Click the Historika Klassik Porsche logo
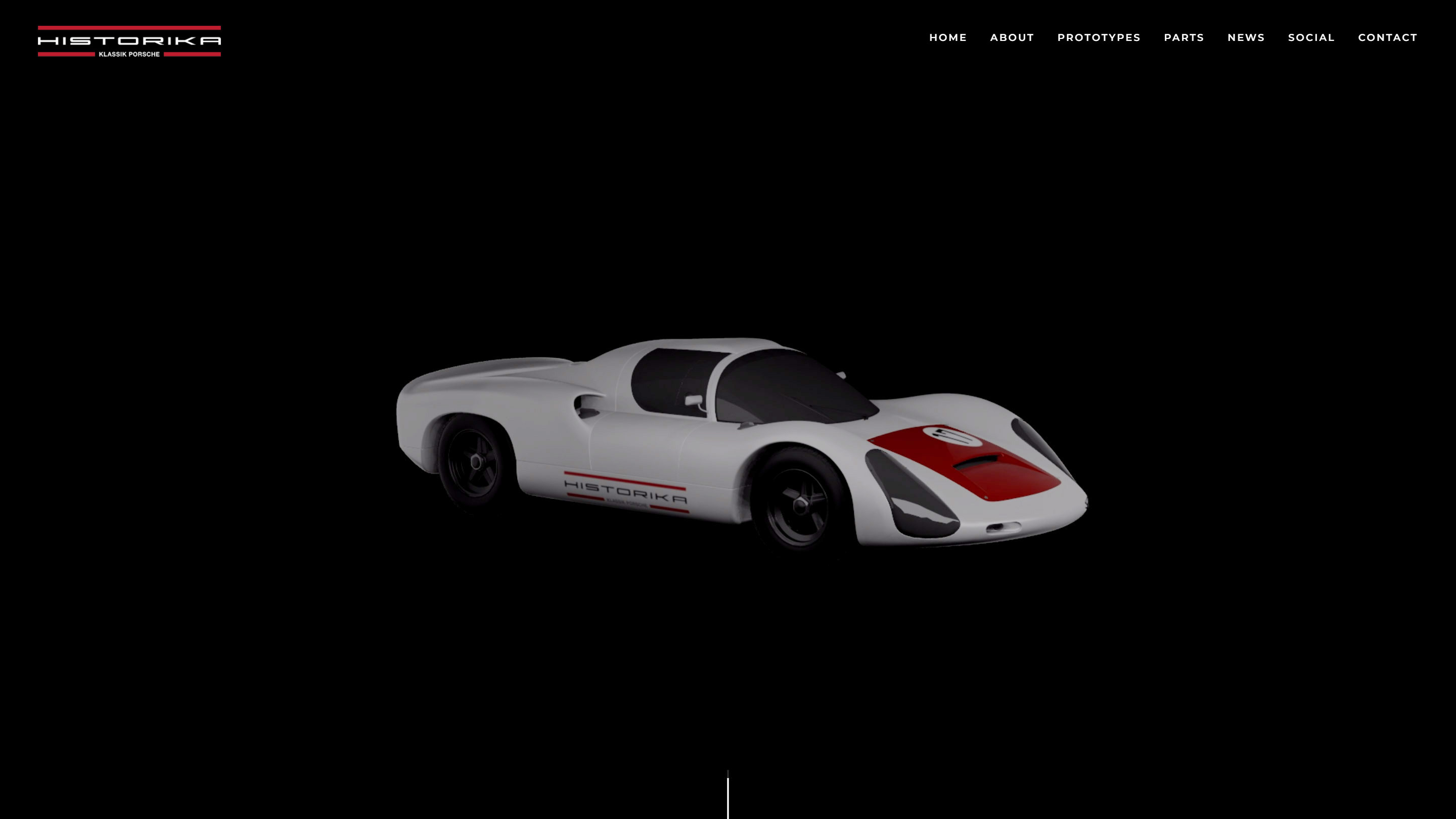The width and height of the screenshot is (1456, 819). [x=129, y=40]
